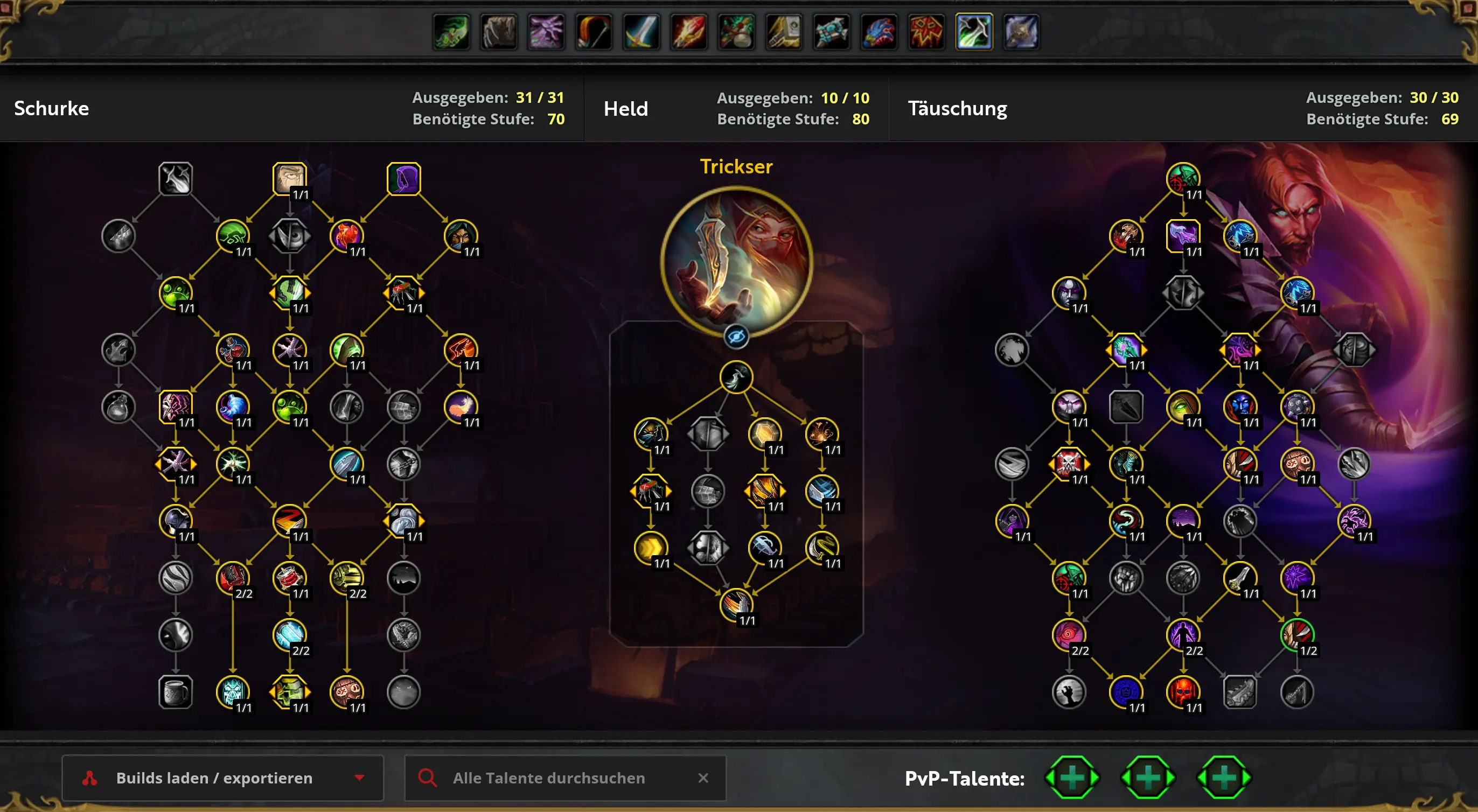Switch to the red banner class icon

point(926,32)
